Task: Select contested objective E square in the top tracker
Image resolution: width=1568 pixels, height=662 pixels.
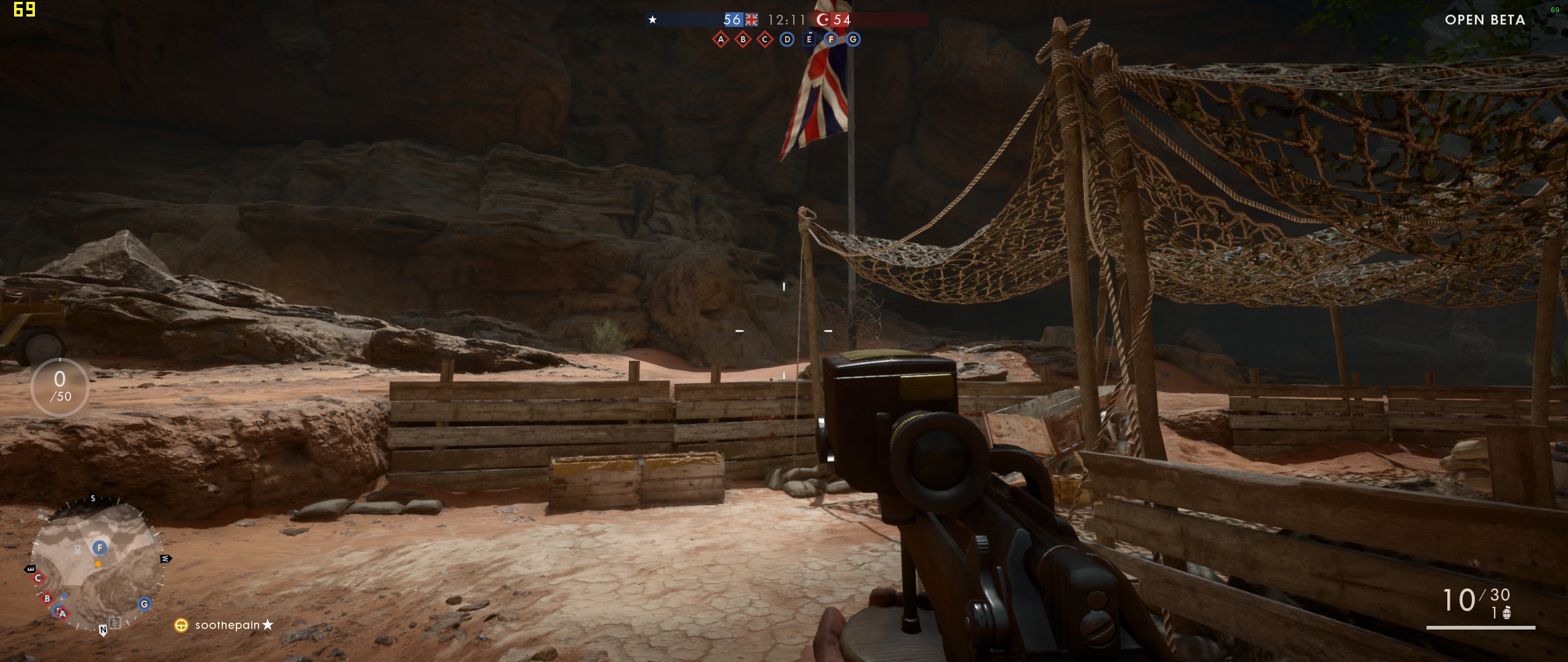Action: 809,40
